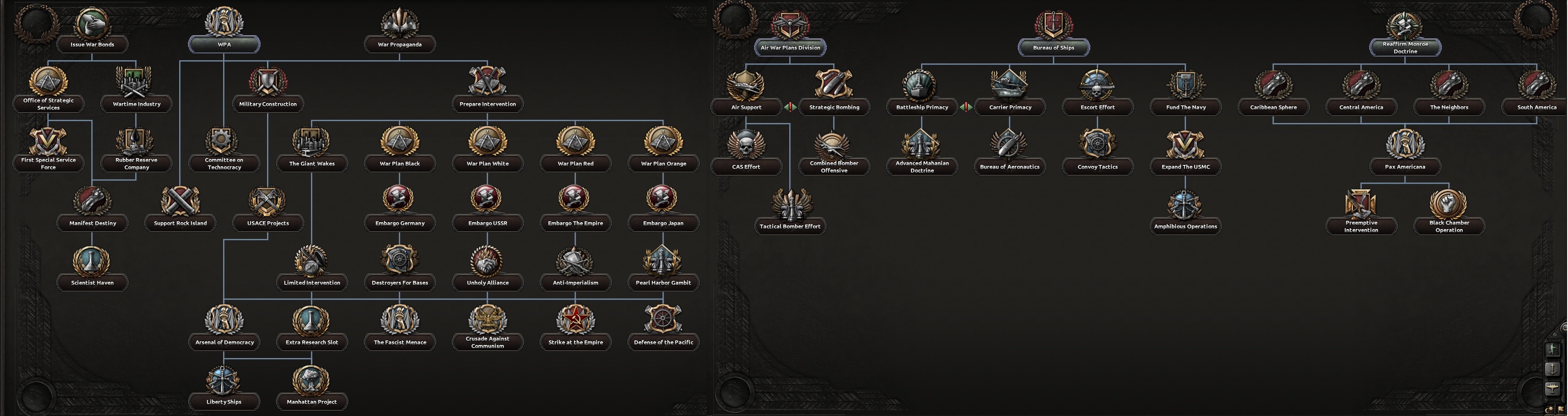The image size is (1568, 416).
Task: Click the Scientist Haven focus label
Action: point(92,282)
